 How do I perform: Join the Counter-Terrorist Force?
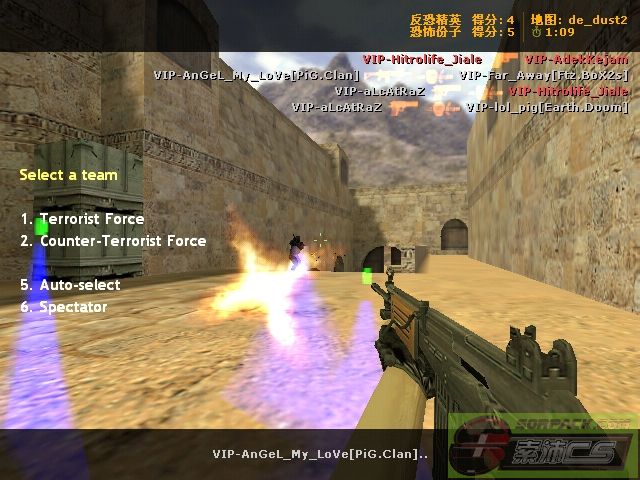click(x=122, y=241)
